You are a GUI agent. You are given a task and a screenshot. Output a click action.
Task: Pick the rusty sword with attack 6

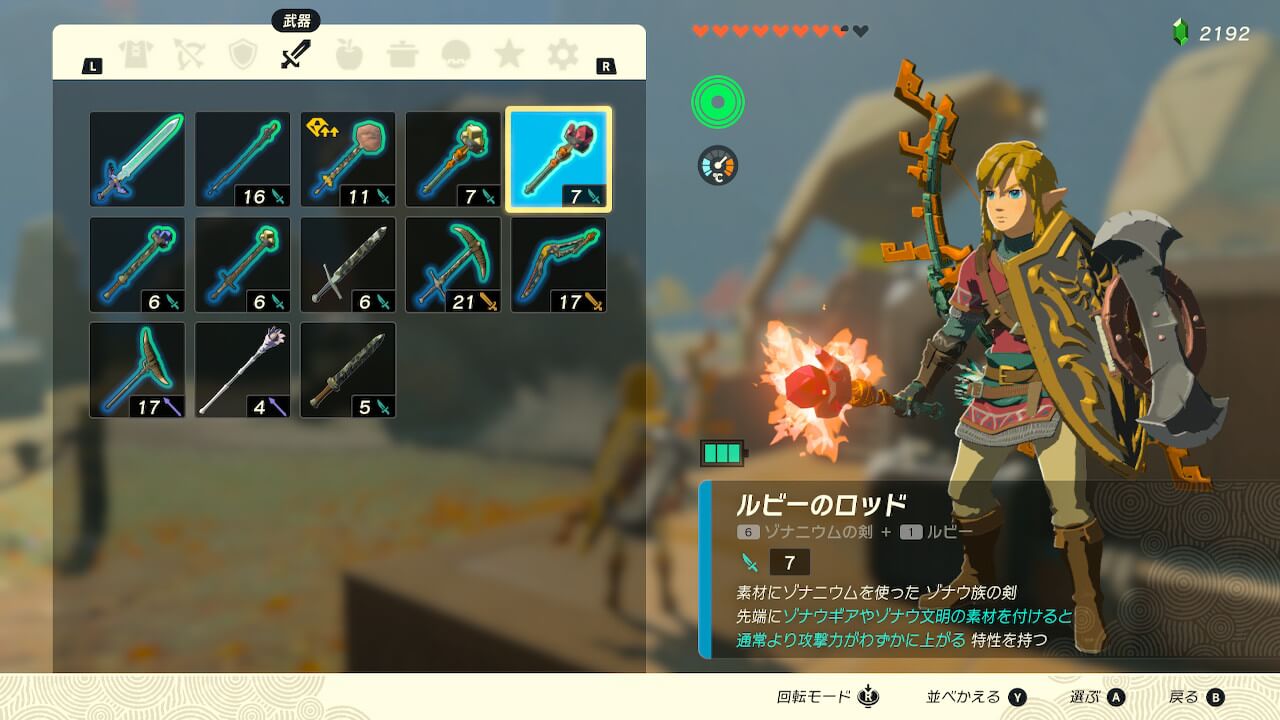[x=348, y=265]
